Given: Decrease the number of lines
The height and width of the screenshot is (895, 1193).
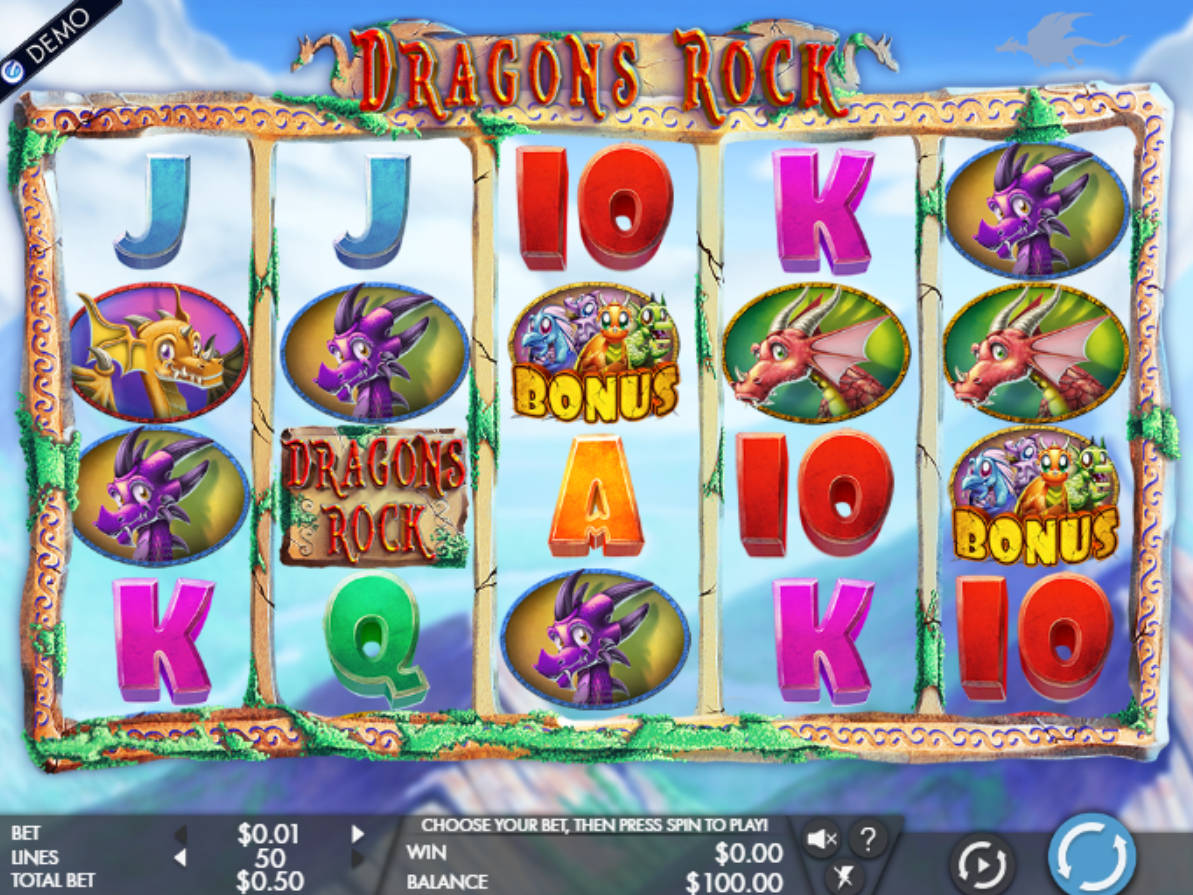Looking at the screenshot, I should click(x=181, y=857).
